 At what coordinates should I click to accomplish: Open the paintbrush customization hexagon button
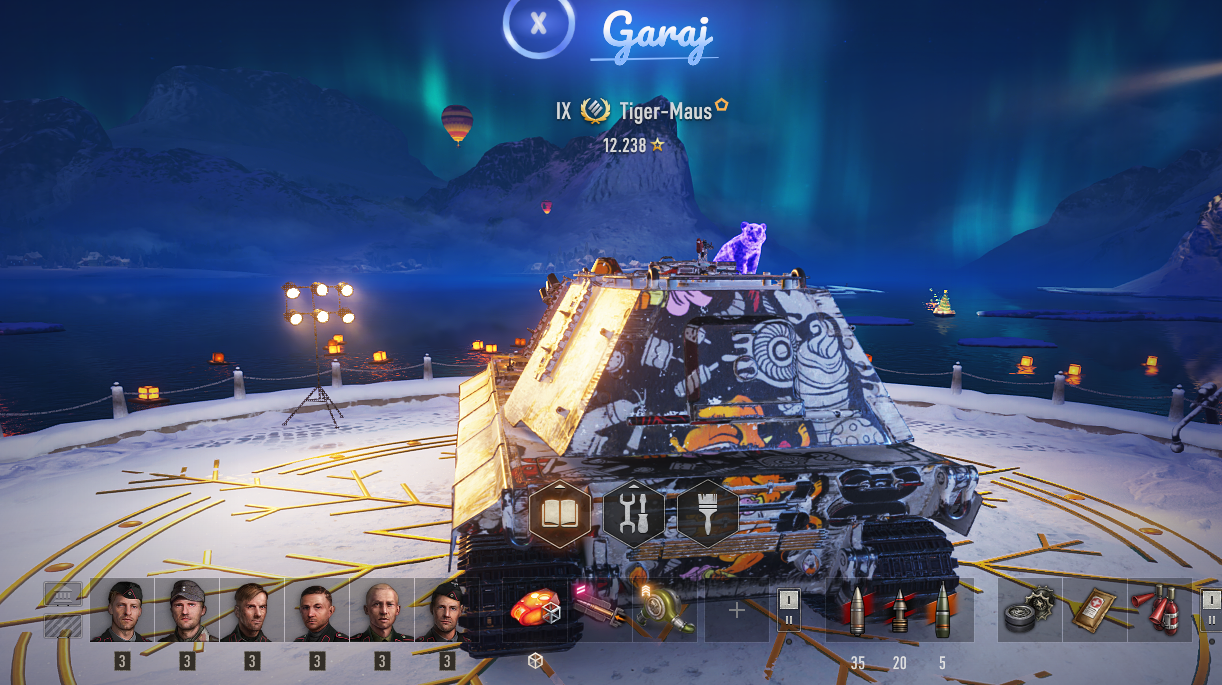point(708,512)
